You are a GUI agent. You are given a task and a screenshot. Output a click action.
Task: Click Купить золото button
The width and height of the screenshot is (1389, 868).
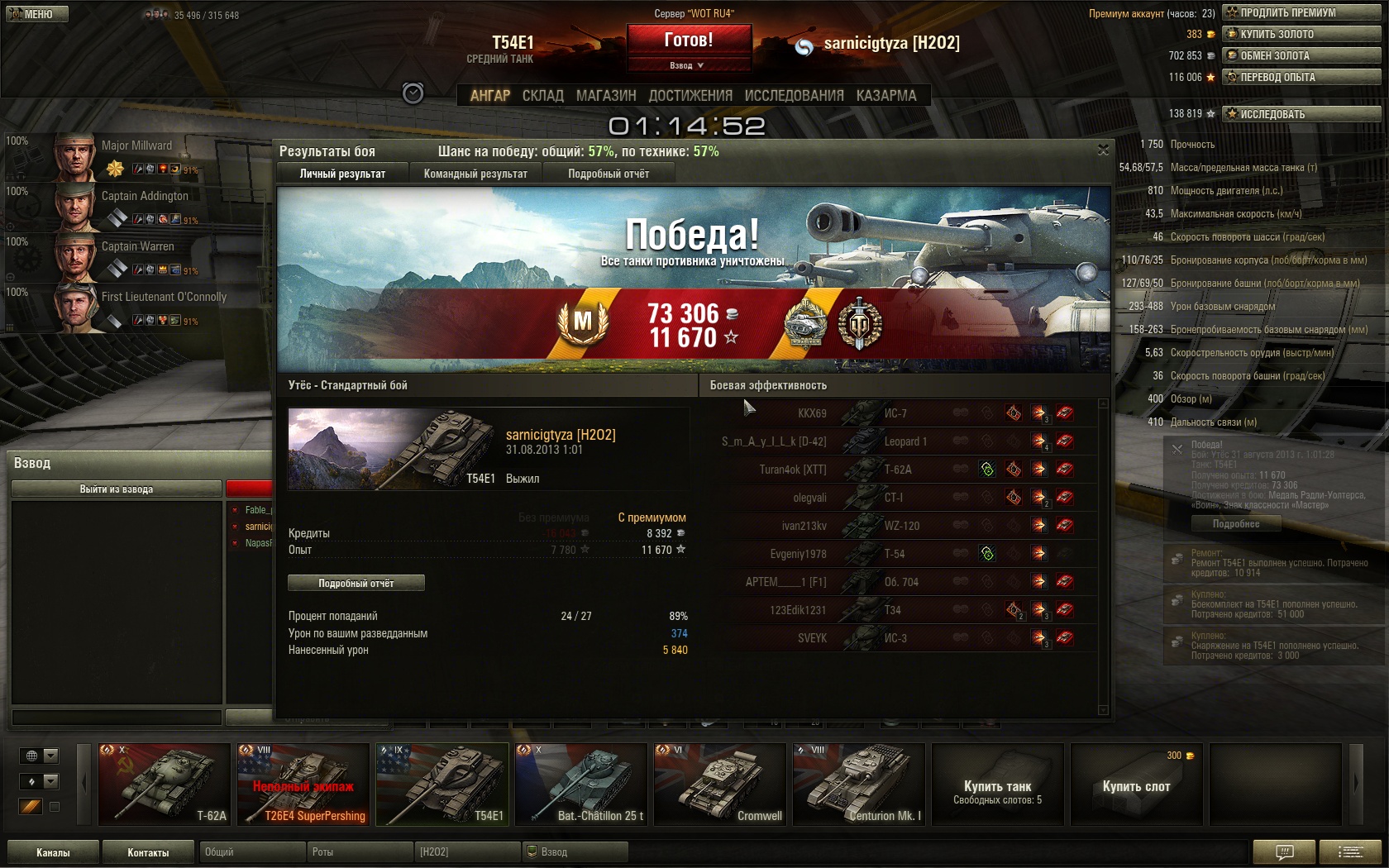pyautogui.click(x=1301, y=34)
